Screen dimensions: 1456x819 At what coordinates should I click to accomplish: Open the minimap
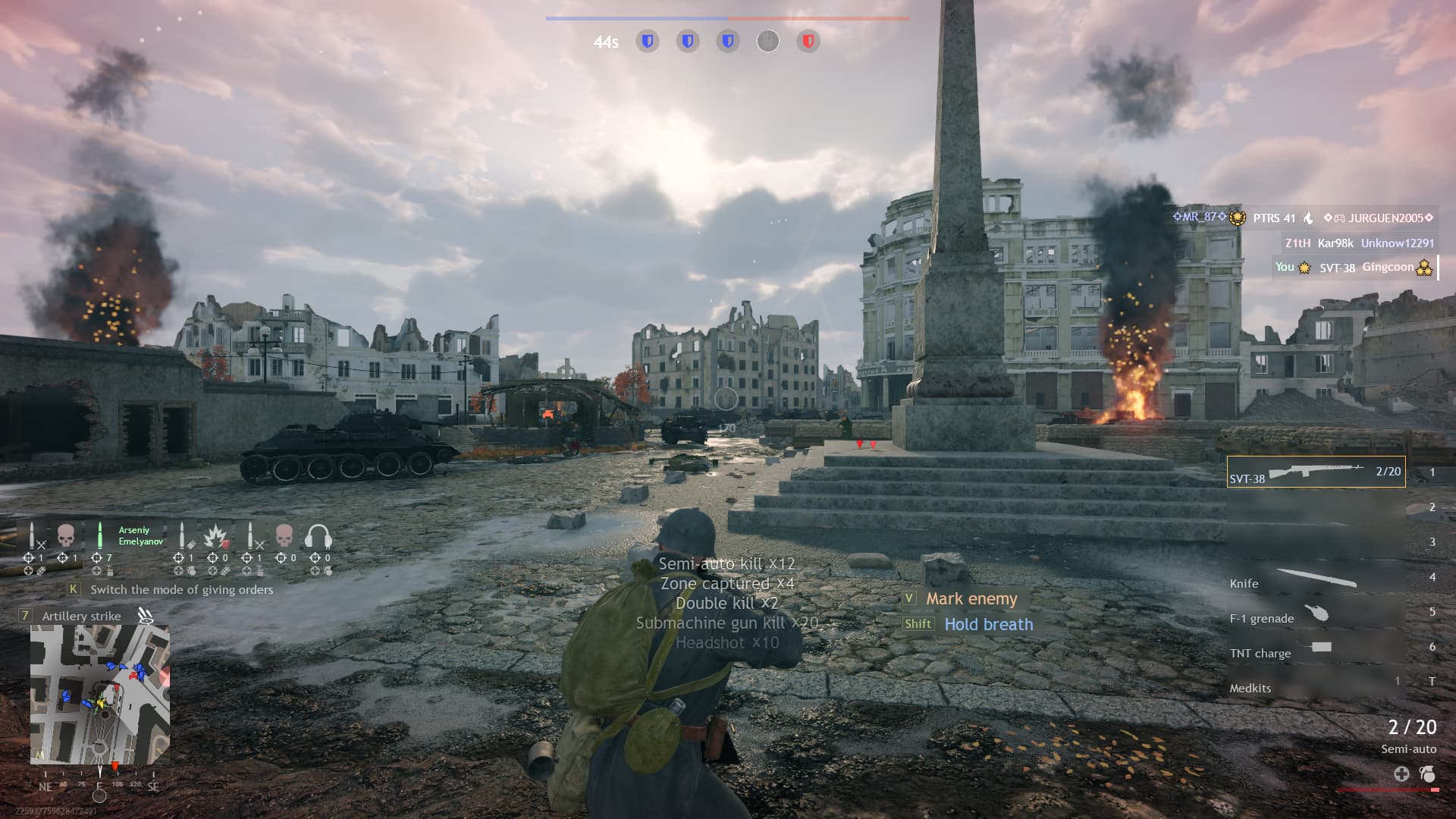(99, 695)
